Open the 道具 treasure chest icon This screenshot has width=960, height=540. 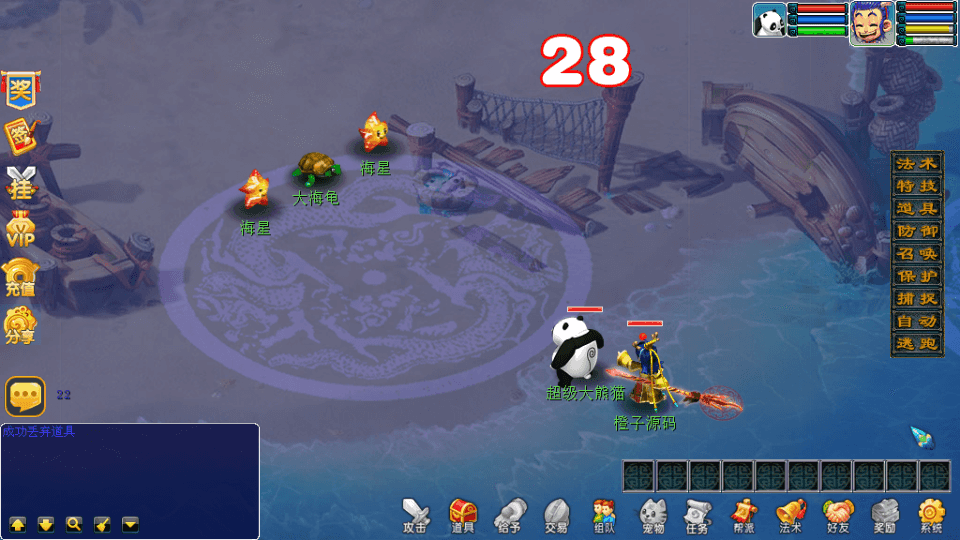(462, 514)
